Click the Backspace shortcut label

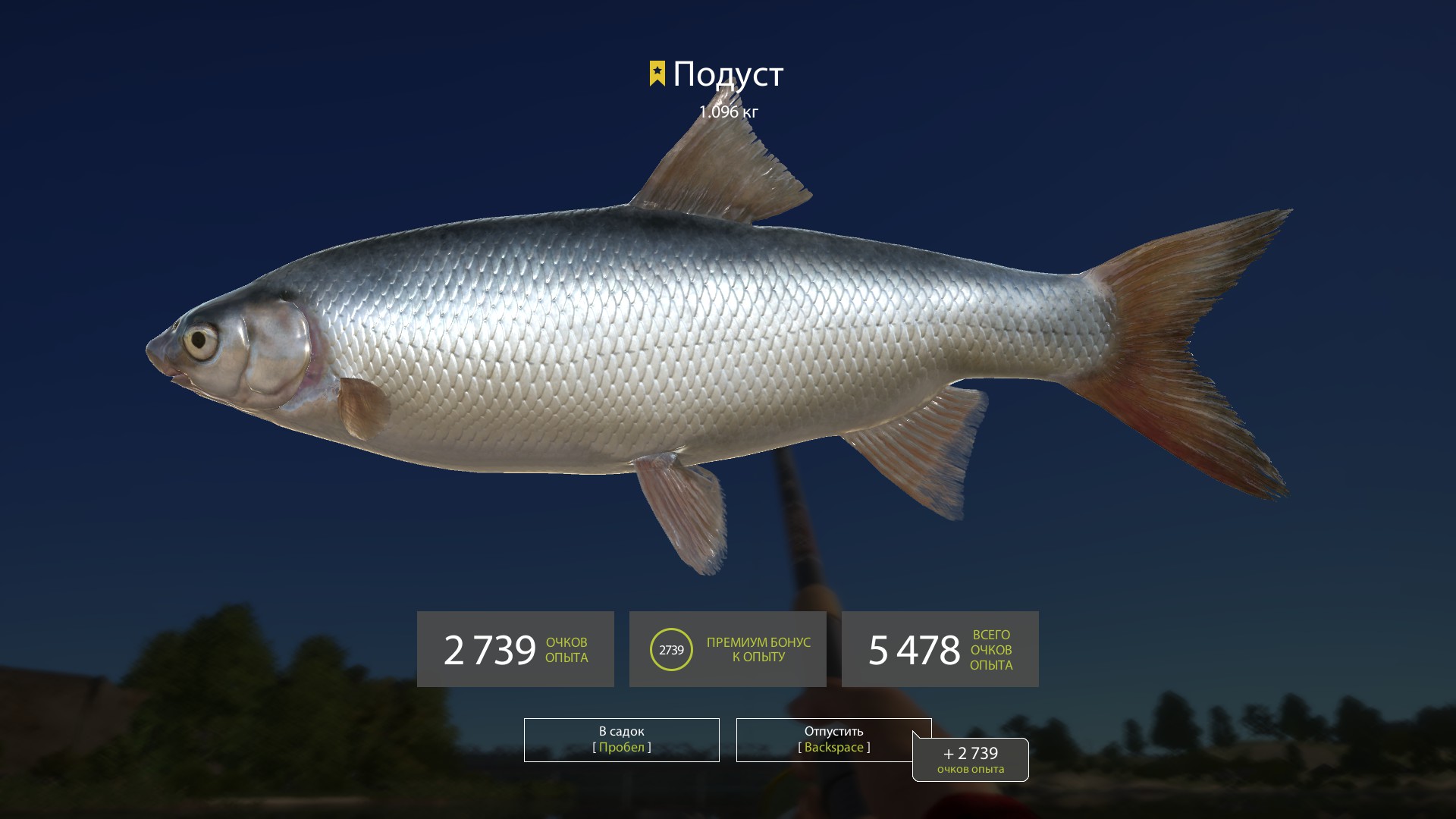[834, 746]
